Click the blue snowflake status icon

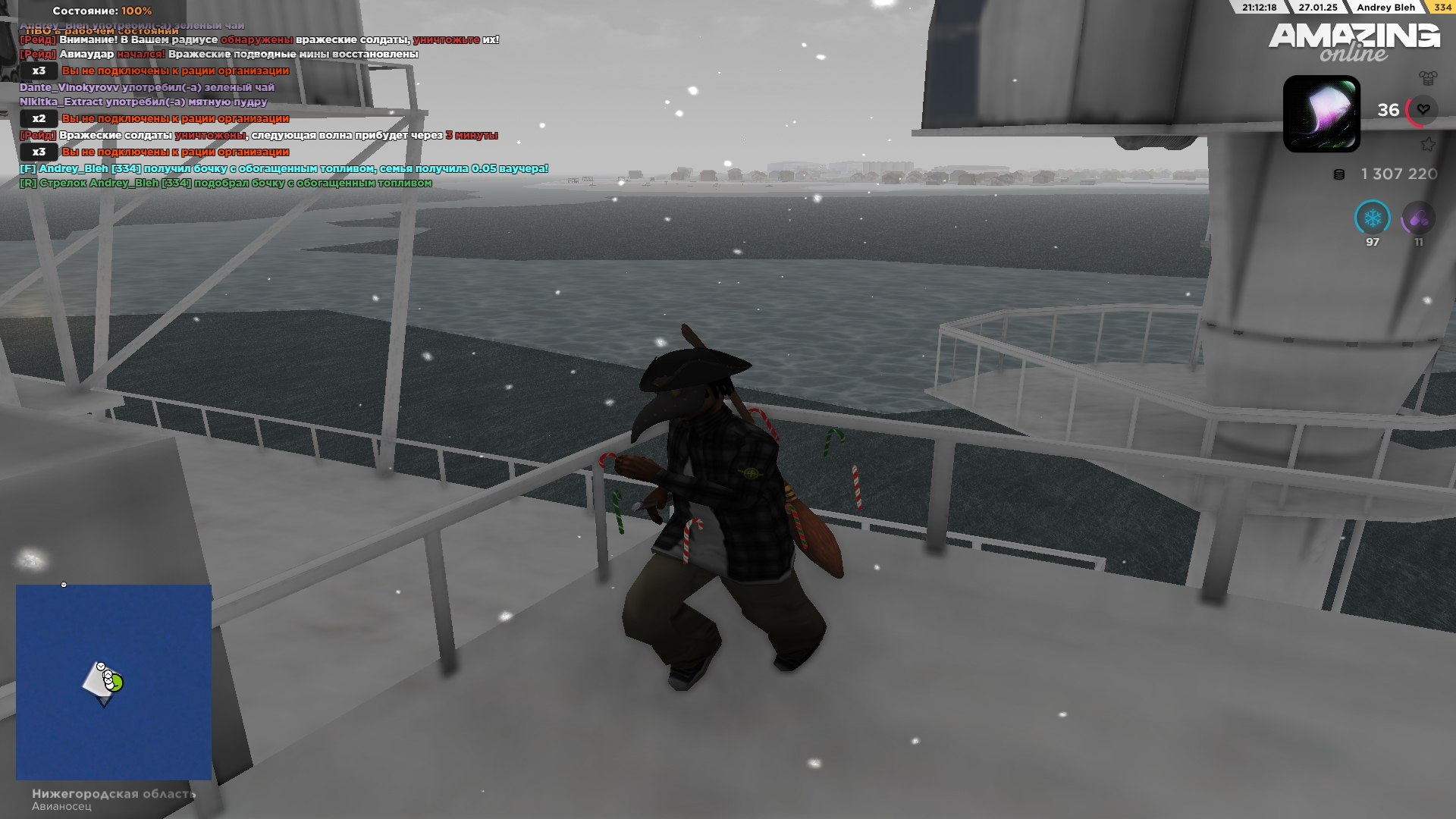click(1372, 218)
